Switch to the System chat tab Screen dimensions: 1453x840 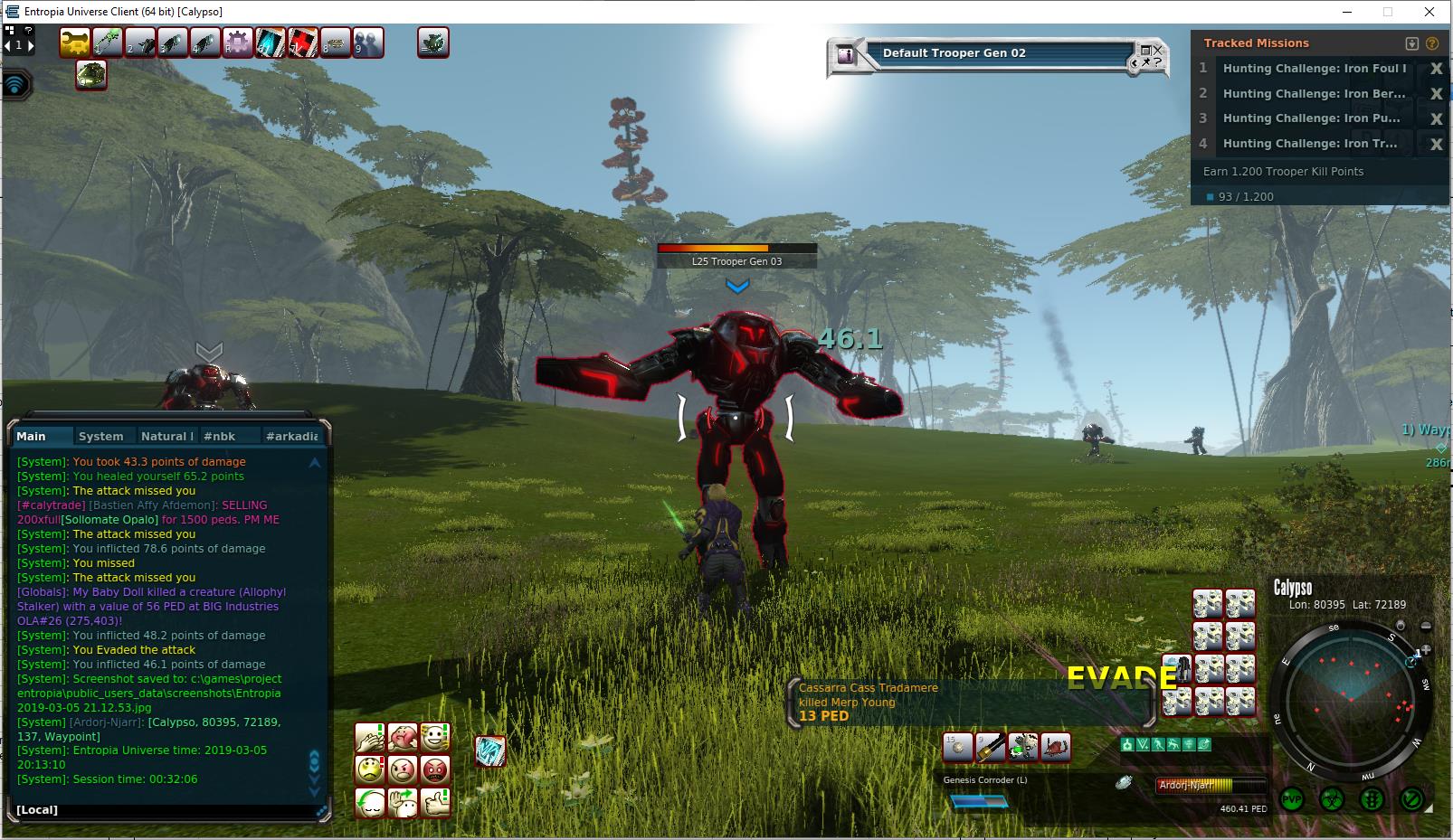click(x=100, y=436)
